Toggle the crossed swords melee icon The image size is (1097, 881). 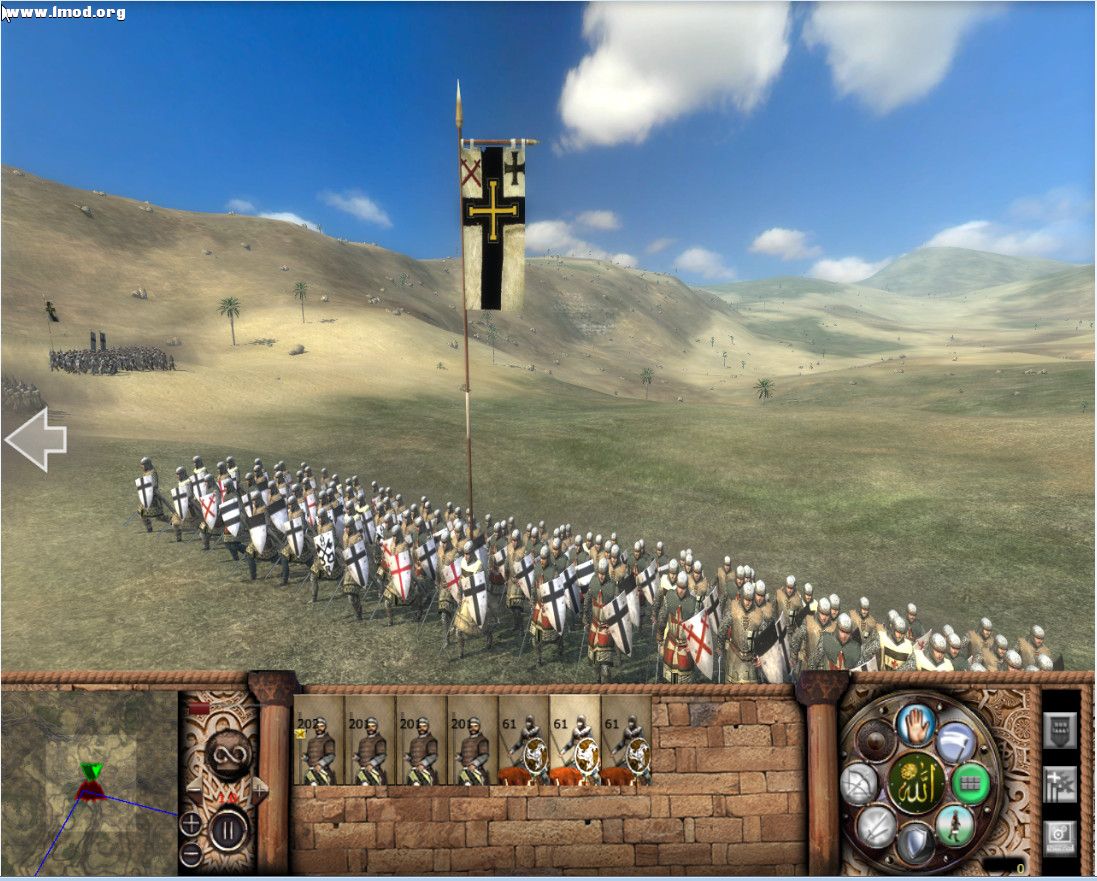(x=874, y=826)
